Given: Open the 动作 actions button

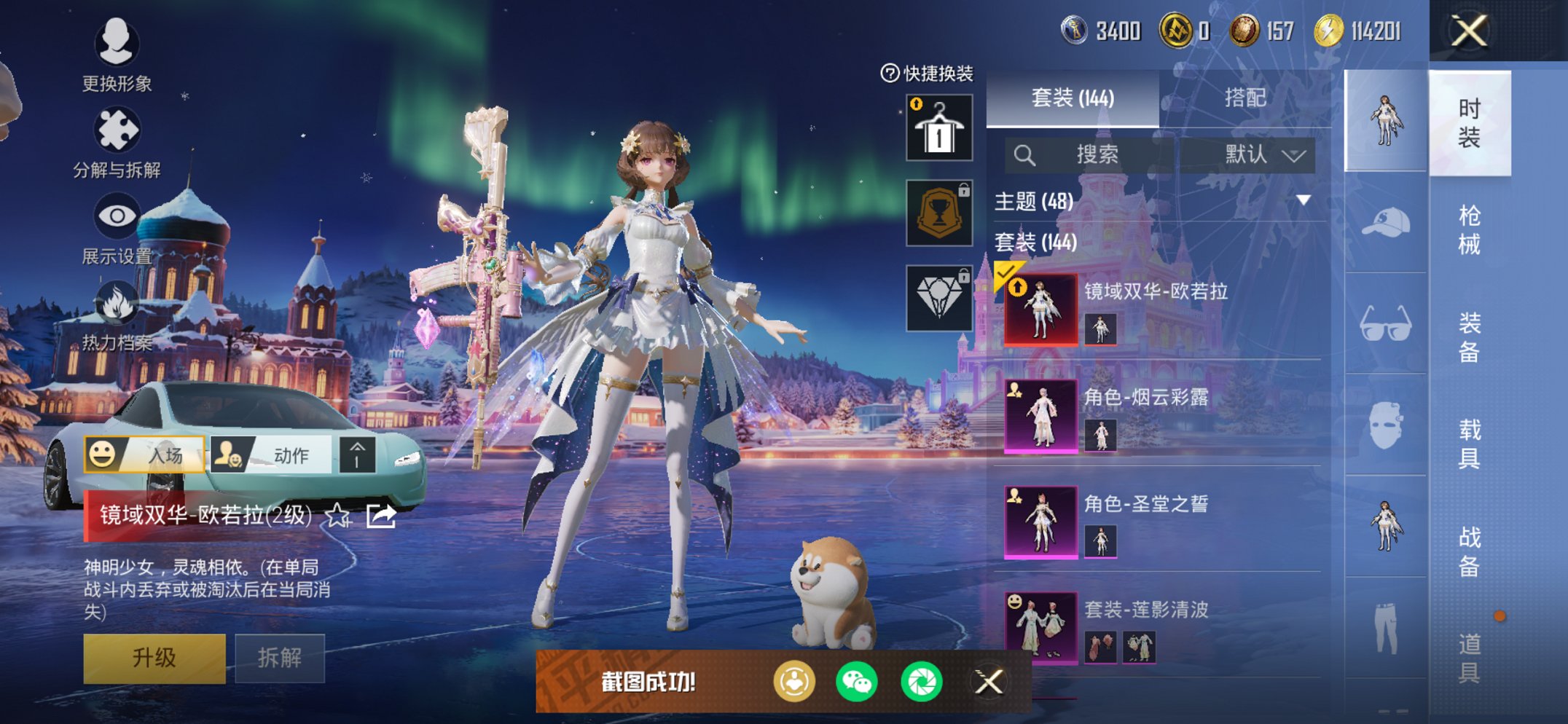Looking at the screenshot, I should pyautogui.click(x=272, y=455).
